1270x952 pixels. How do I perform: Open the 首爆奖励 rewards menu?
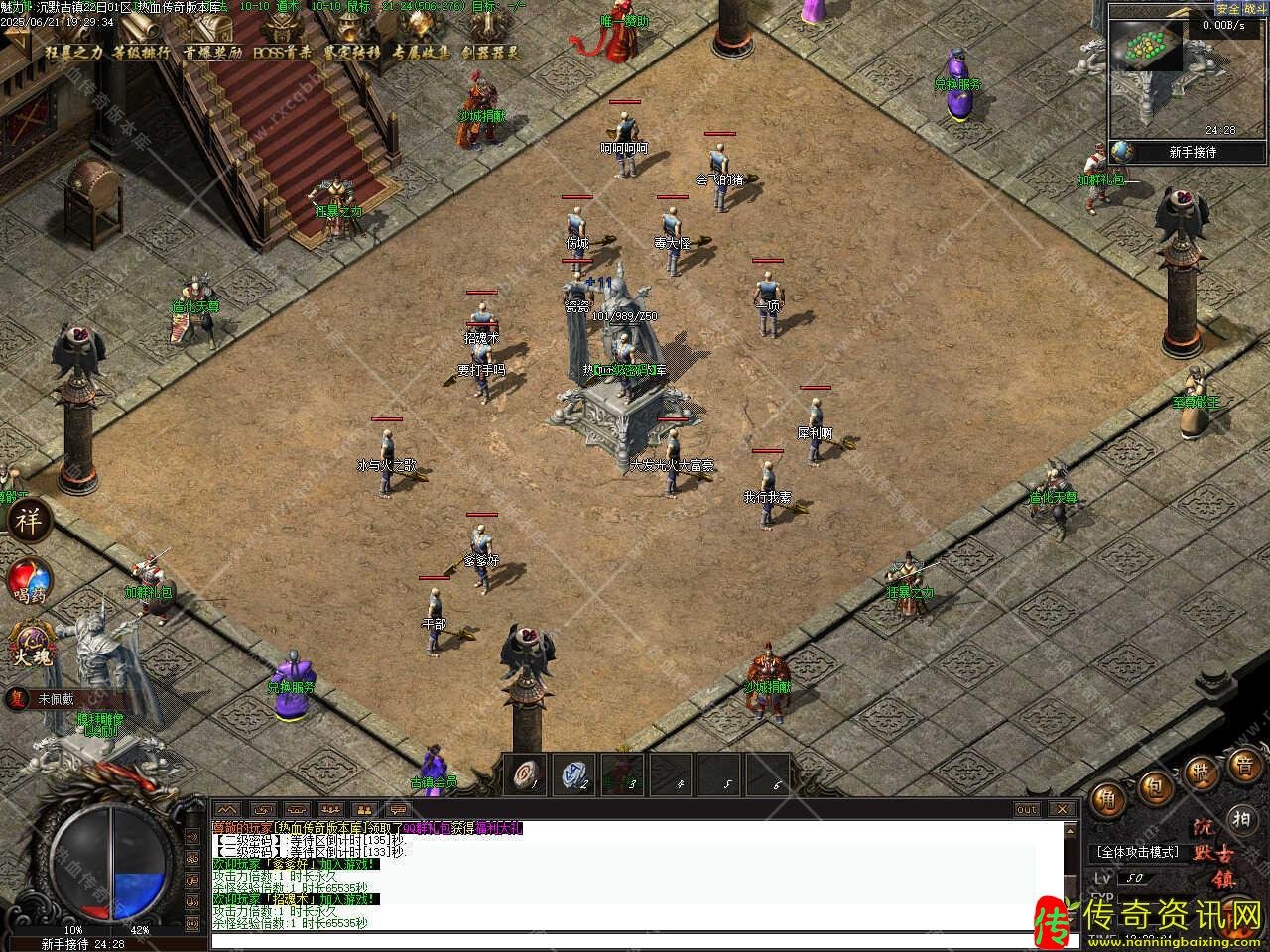click(212, 52)
